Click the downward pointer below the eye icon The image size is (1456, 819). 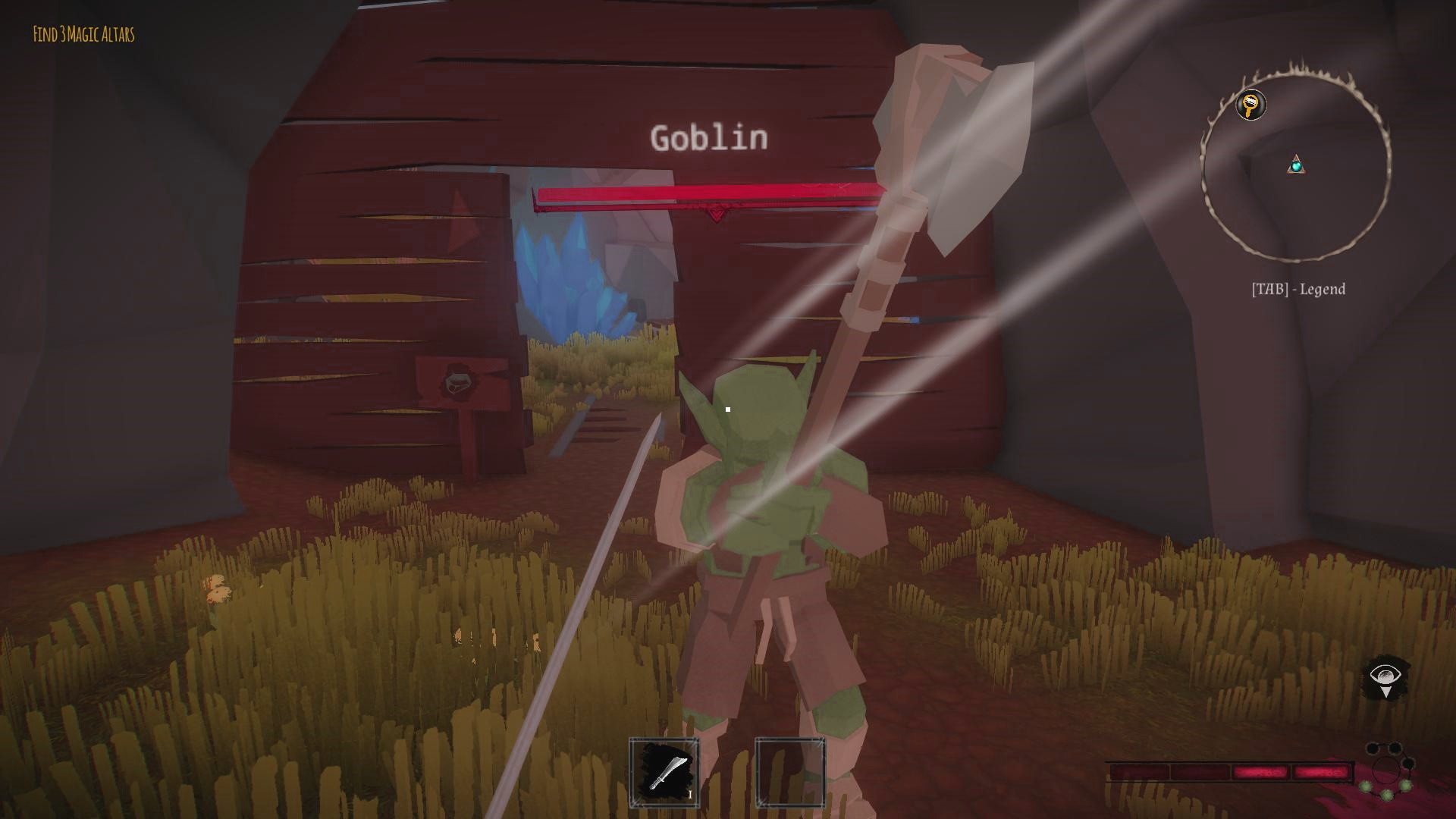tap(1387, 690)
